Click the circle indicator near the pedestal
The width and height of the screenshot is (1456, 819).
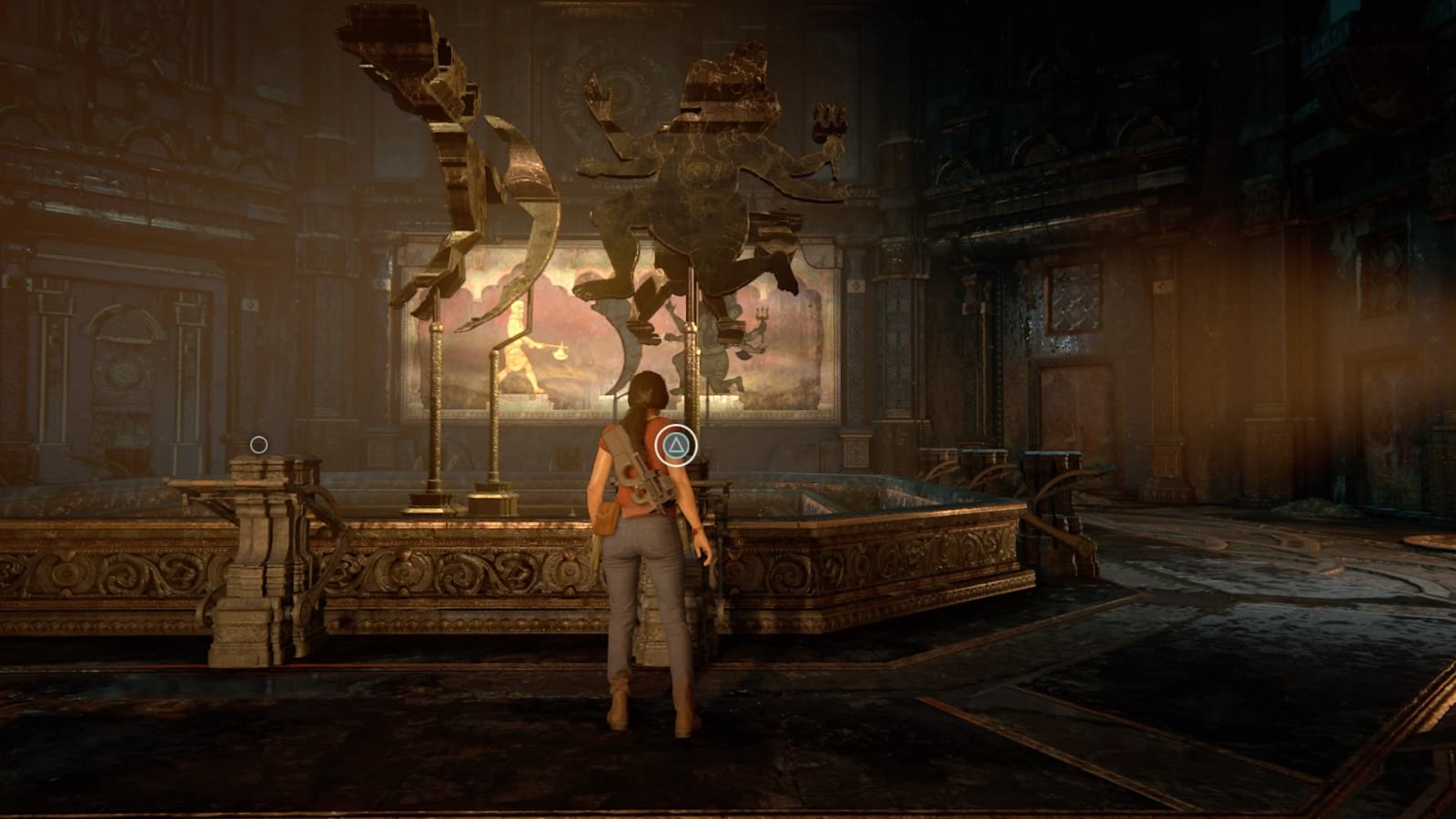coord(259,443)
